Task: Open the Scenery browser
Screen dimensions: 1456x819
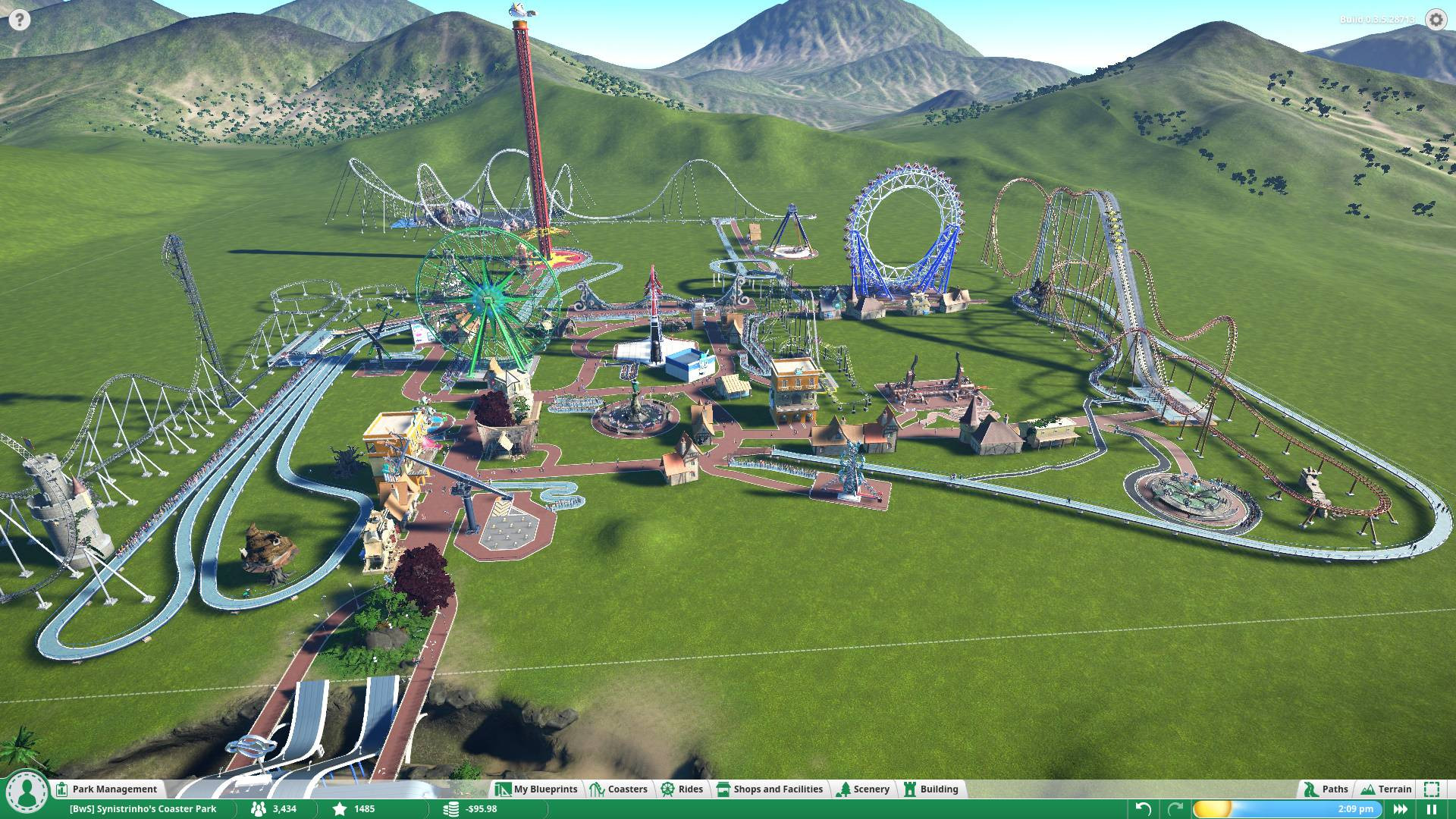Action: (x=863, y=789)
